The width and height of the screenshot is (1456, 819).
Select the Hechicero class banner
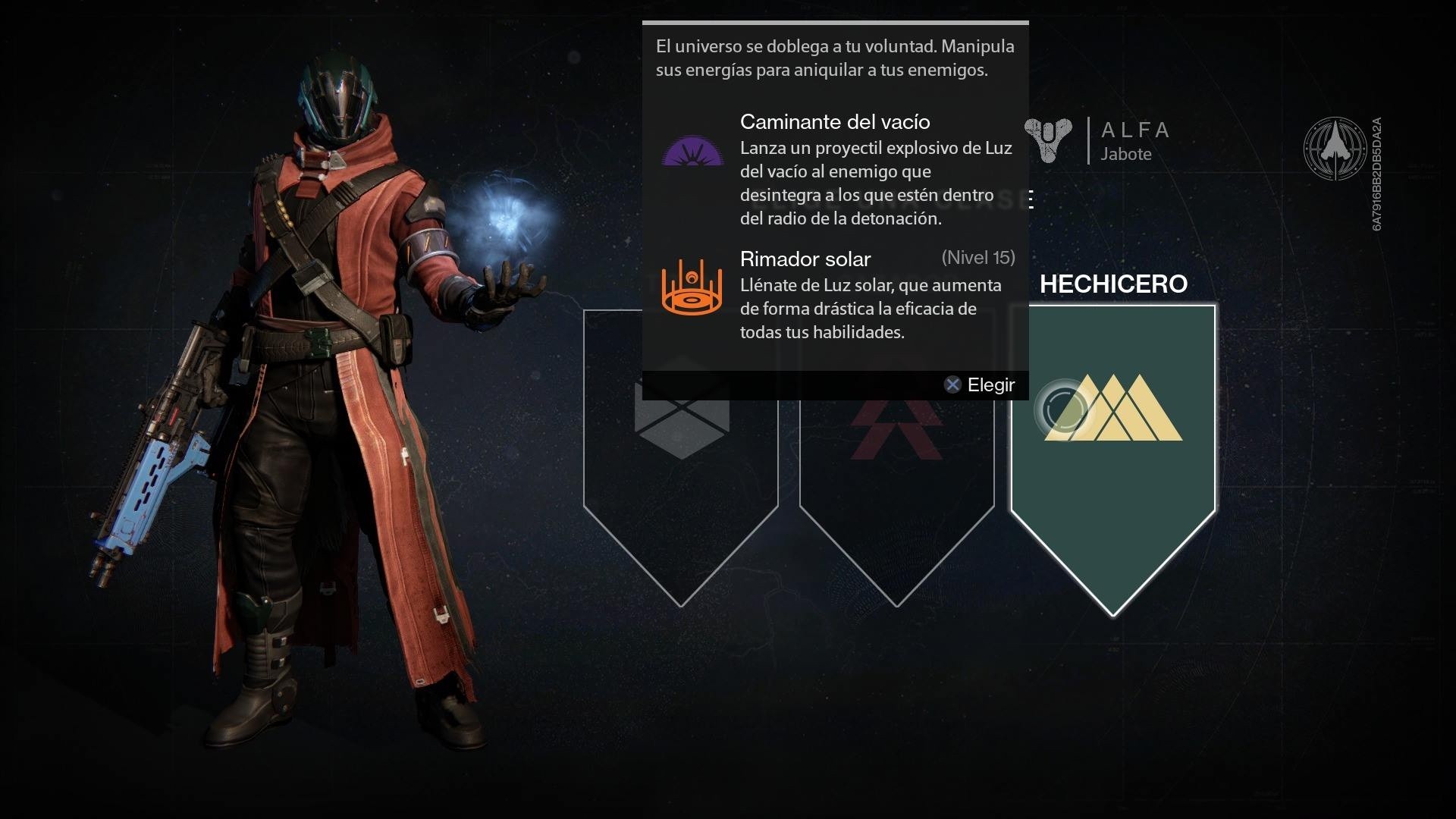[1112, 493]
